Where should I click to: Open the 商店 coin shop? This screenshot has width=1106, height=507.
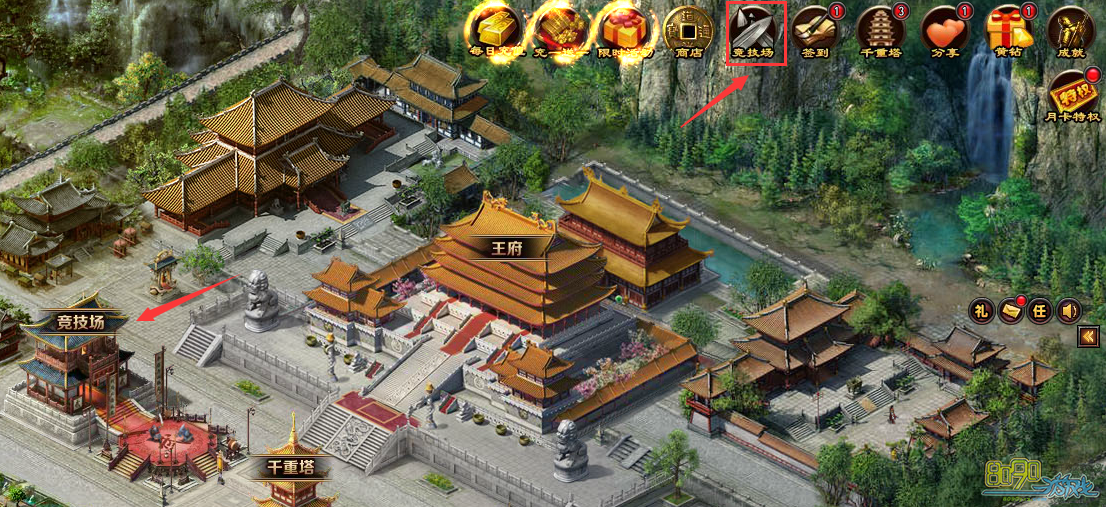[689, 29]
